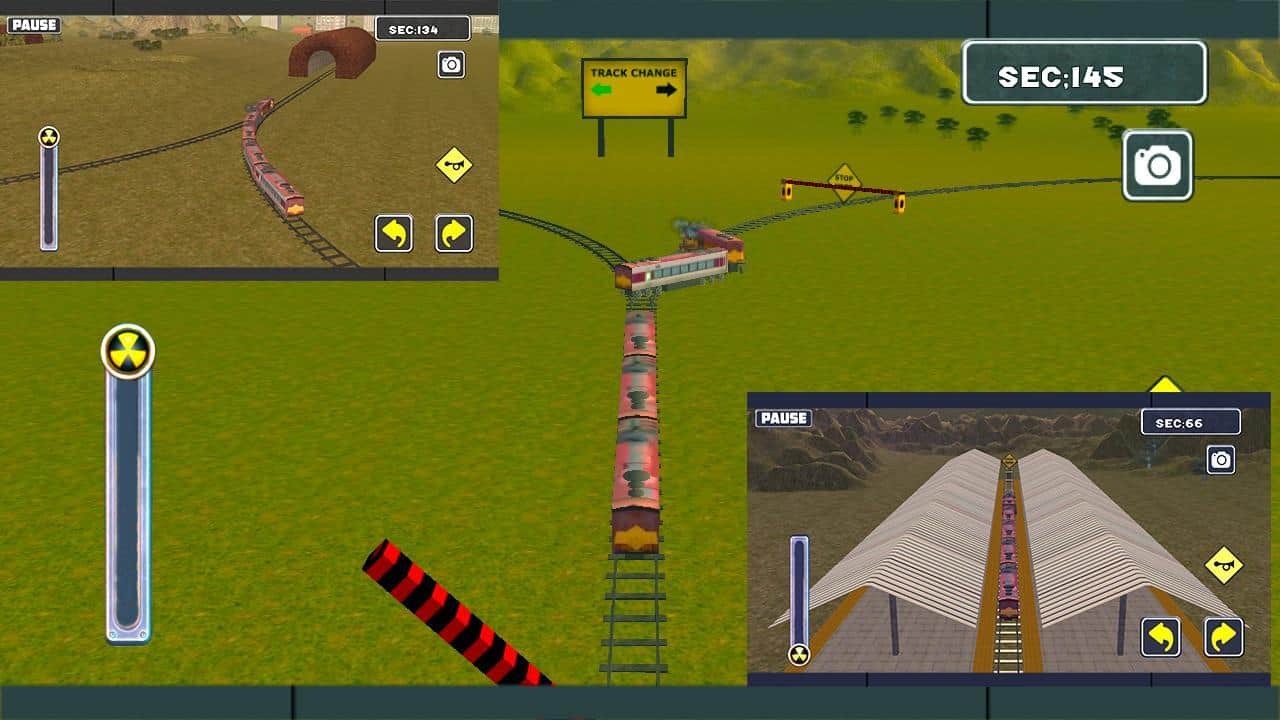Choose left track arrow in station view
1280x720 pixels.
coord(1161,637)
